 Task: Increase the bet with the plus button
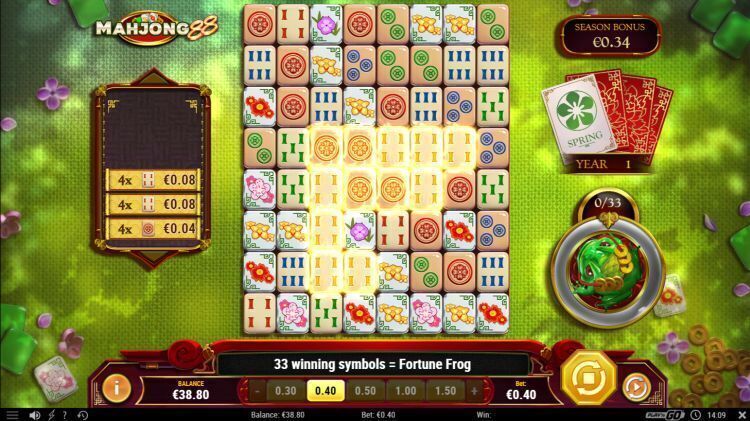(x=474, y=390)
